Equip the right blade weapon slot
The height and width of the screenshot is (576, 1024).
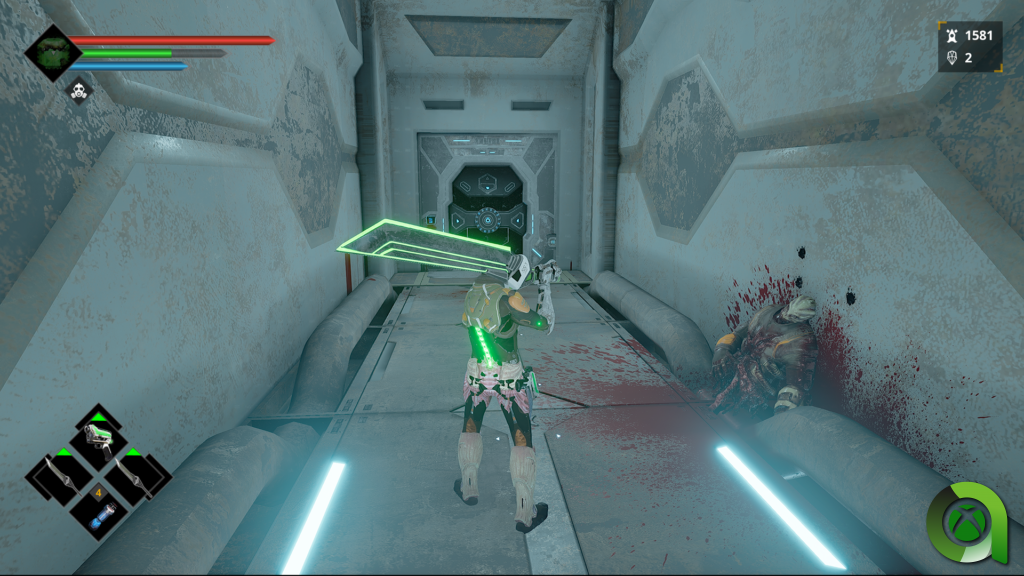pos(135,478)
